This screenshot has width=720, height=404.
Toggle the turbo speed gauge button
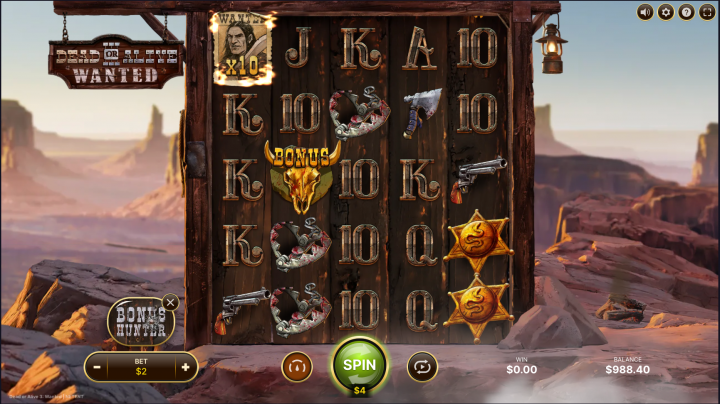(x=297, y=367)
